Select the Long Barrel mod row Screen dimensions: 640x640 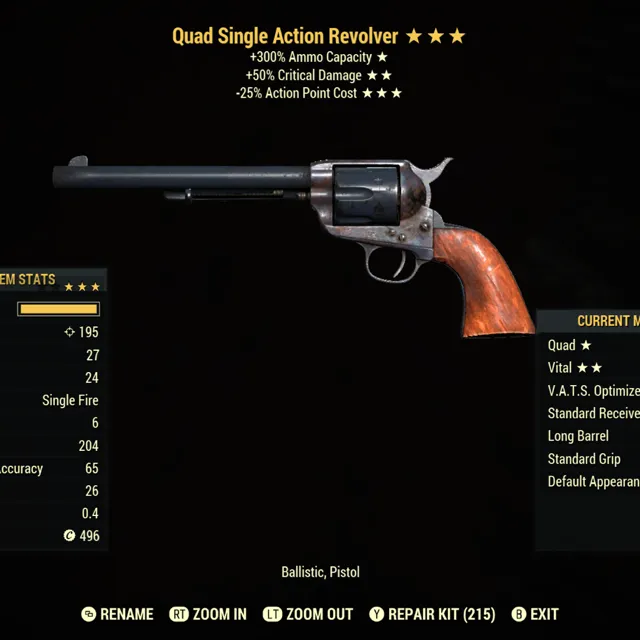point(578,436)
